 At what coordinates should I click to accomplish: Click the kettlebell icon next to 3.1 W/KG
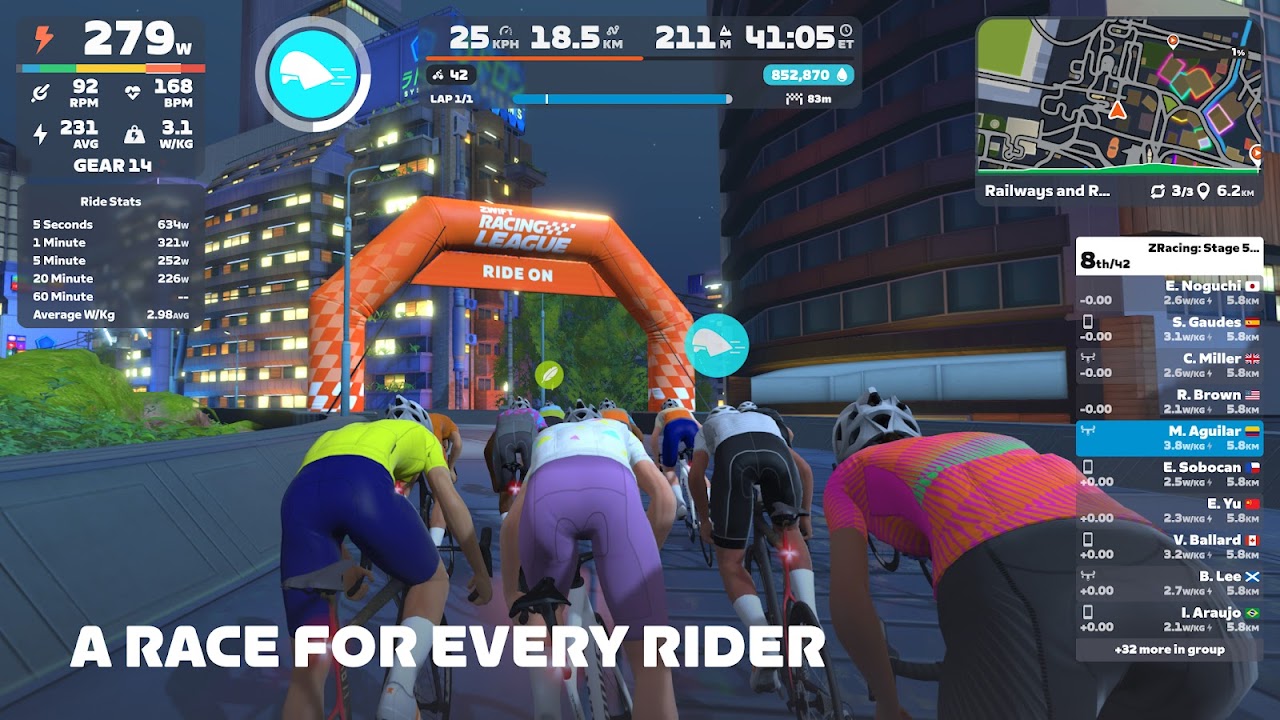tap(135, 136)
